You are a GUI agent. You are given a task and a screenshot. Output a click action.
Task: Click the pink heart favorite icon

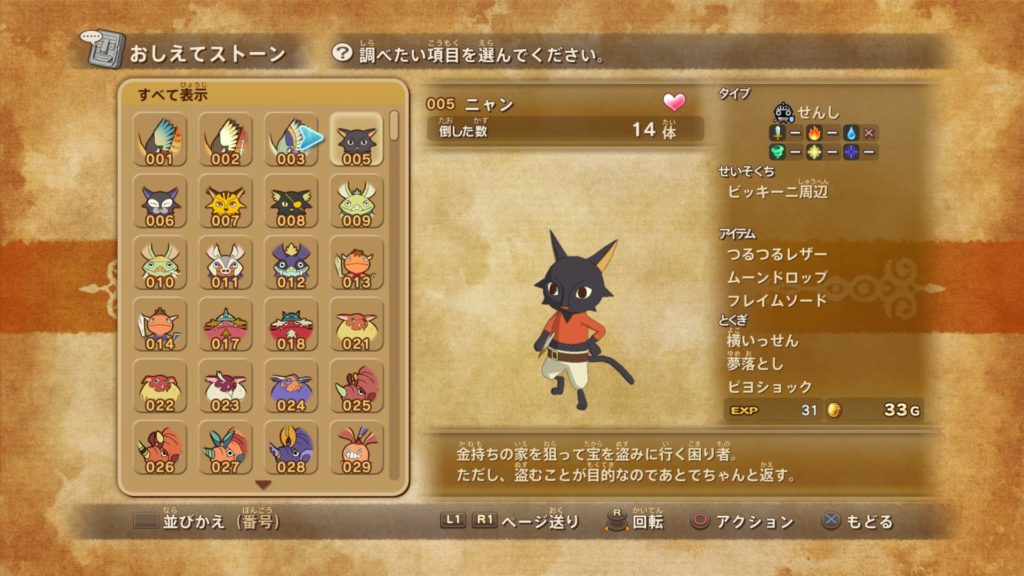point(675,102)
